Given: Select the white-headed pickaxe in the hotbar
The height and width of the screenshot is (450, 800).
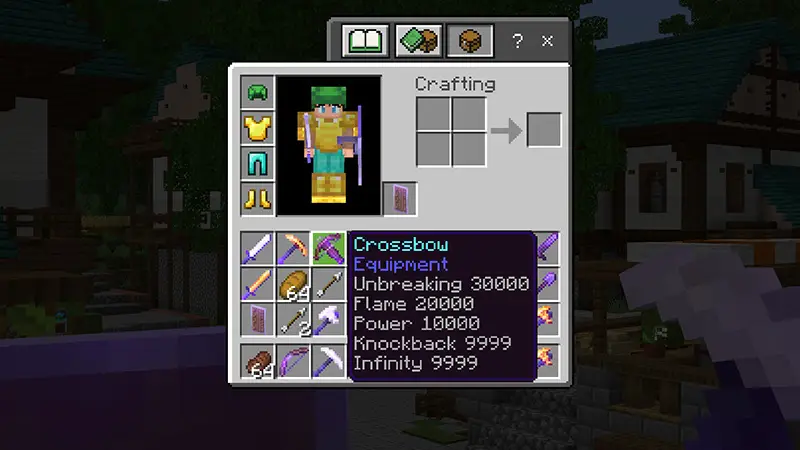Looking at the screenshot, I should coord(327,361).
